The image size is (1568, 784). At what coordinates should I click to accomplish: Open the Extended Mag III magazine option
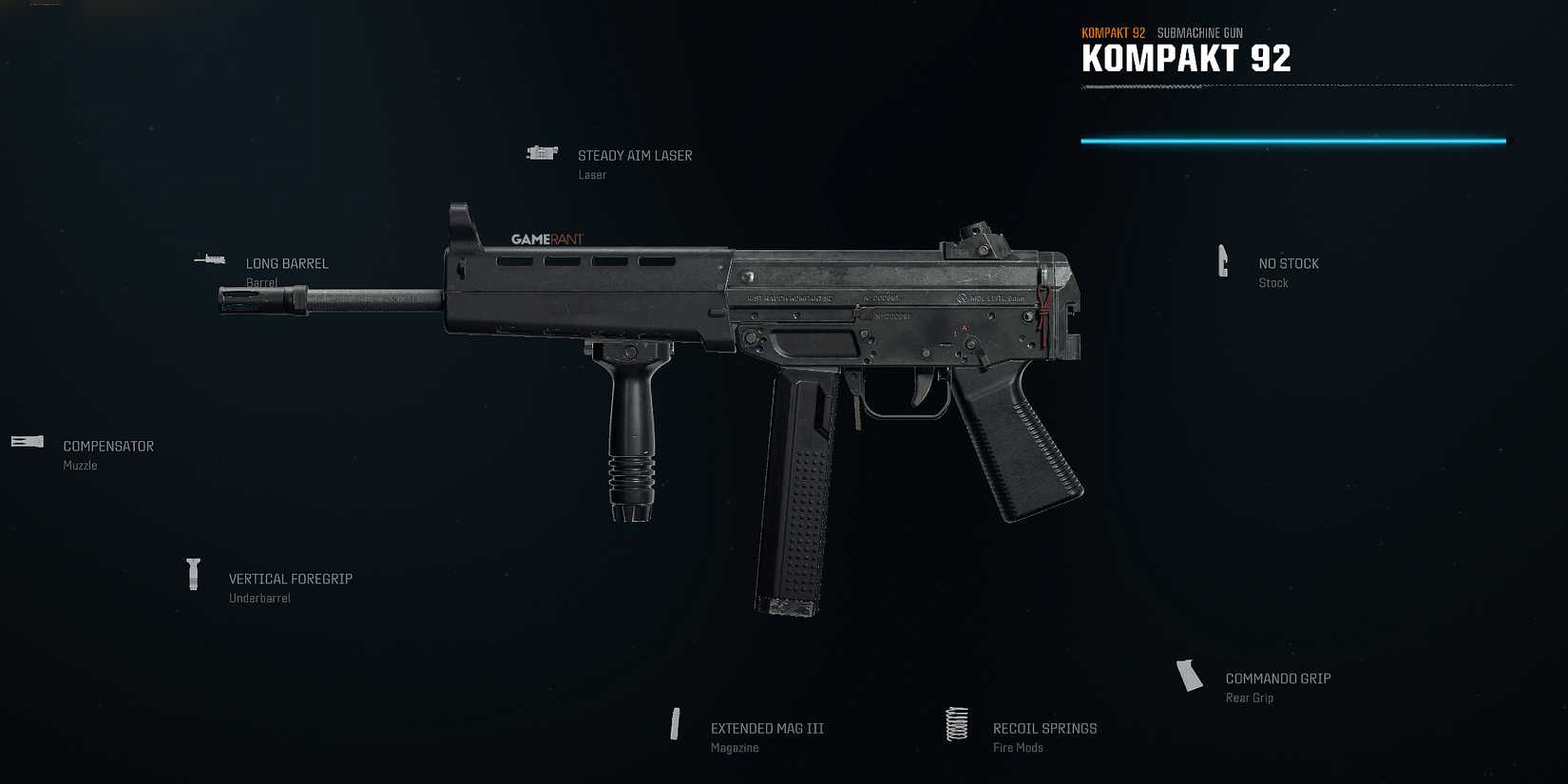pyautogui.click(x=767, y=727)
